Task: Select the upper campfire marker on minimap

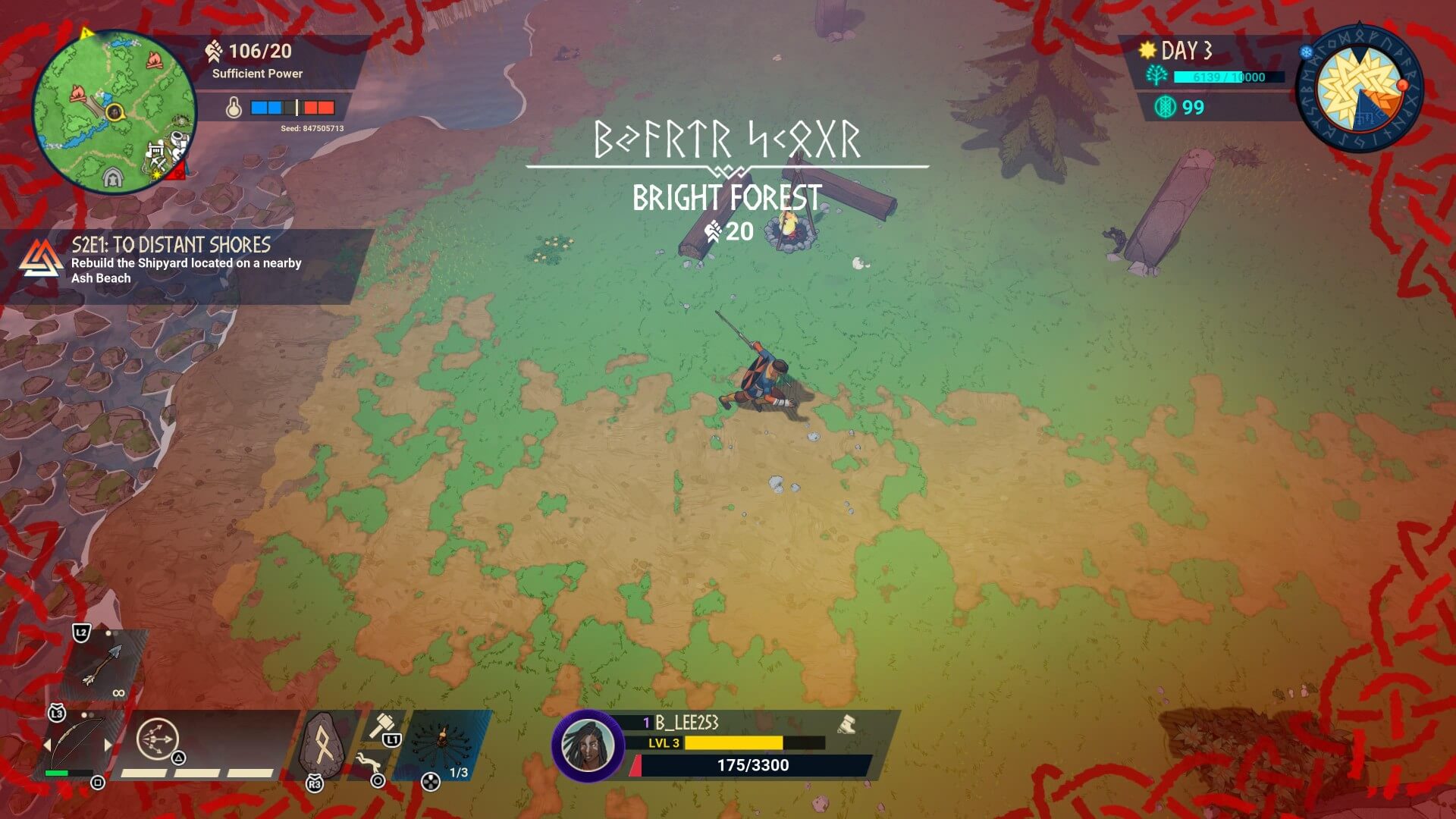Action: tap(155, 59)
